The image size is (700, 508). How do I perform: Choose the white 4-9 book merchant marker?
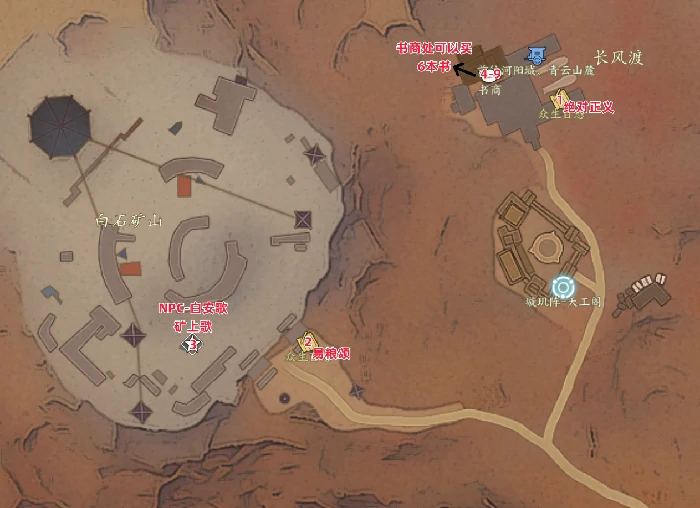tap(489, 75)
